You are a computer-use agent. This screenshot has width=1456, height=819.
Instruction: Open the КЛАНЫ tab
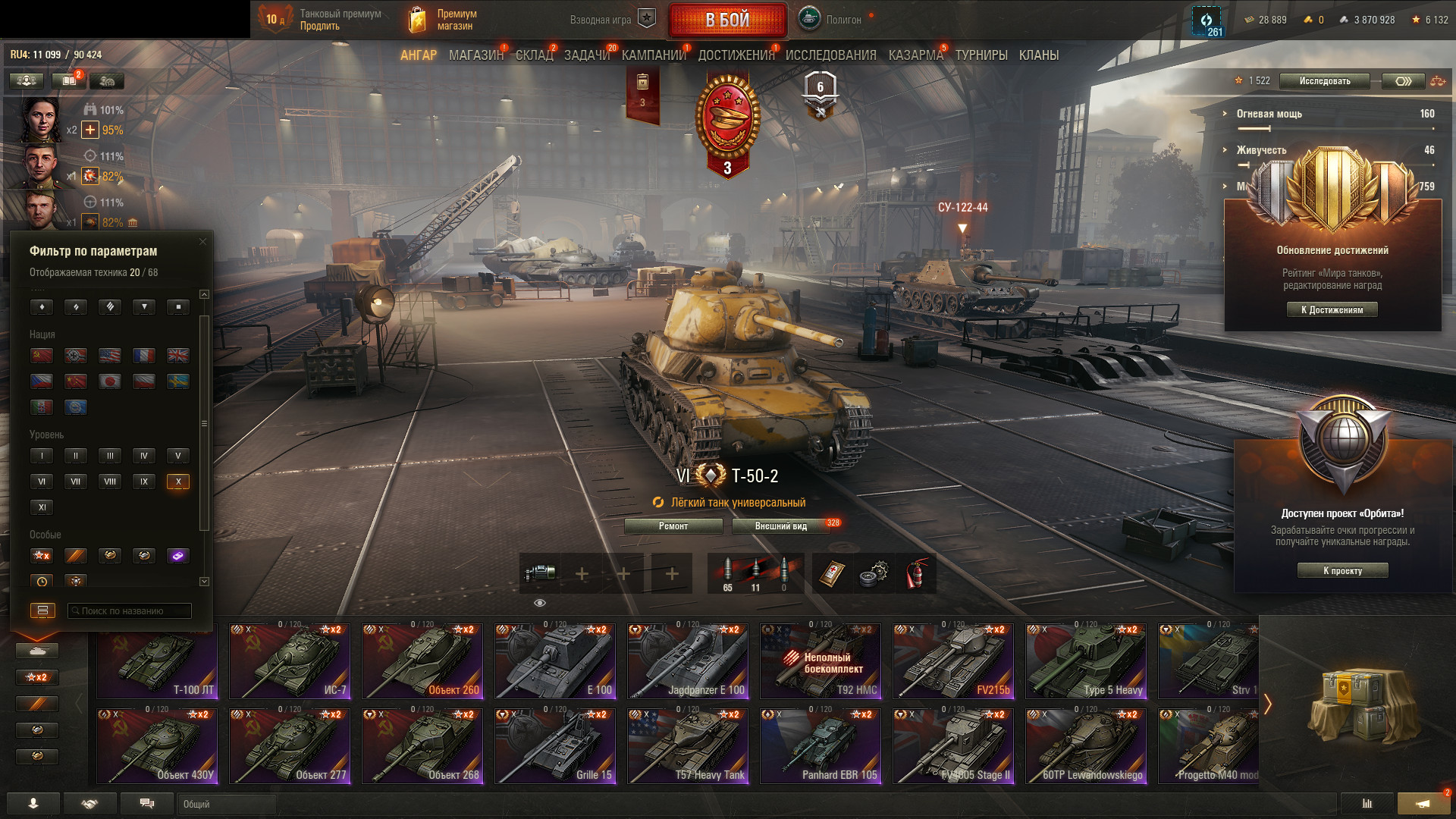[x=1038, y=55]
